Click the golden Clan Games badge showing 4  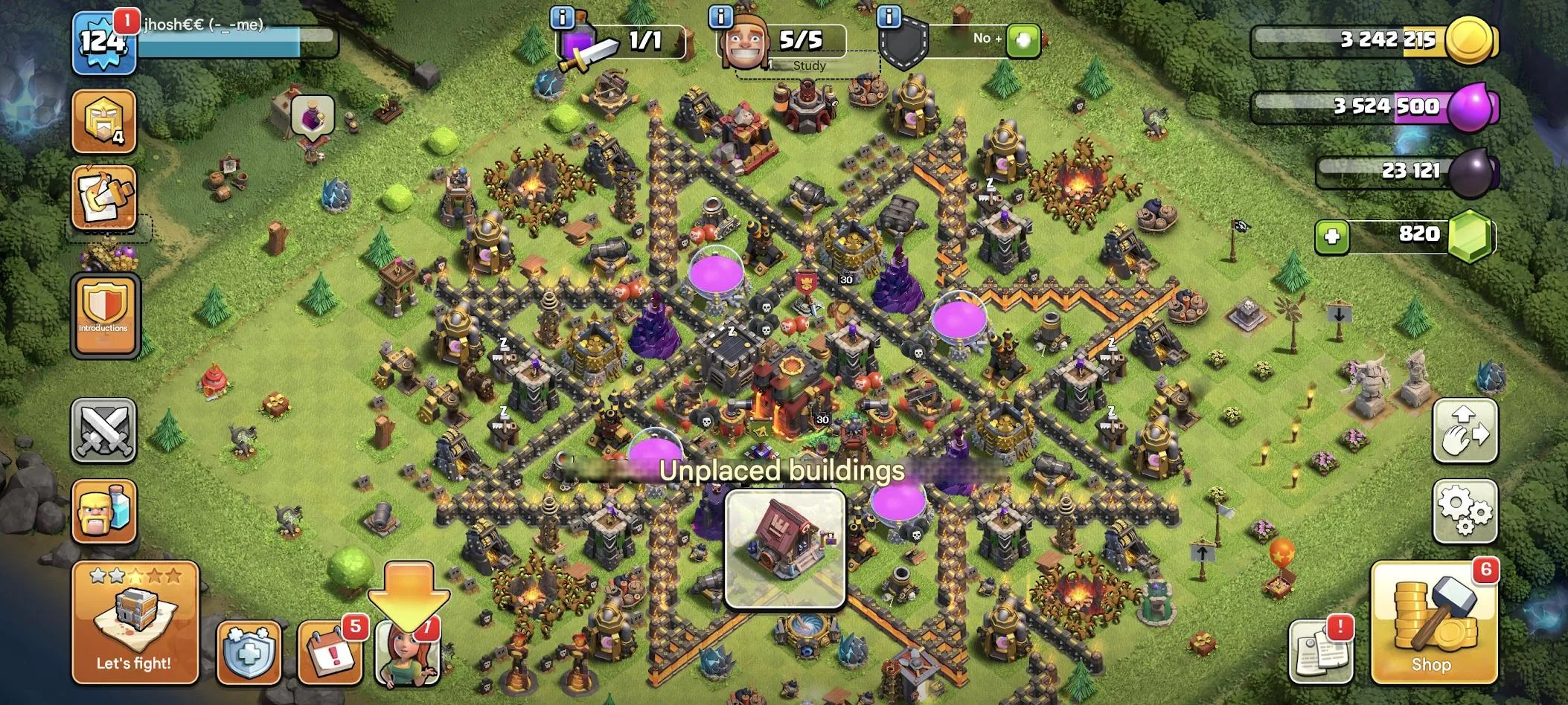click(x=104, y=121)
